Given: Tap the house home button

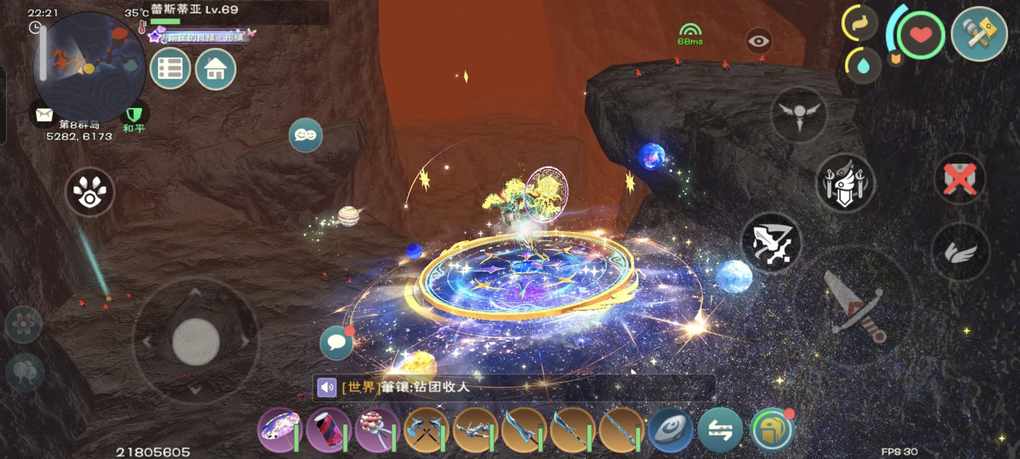Looking at the screenshot, I should click(215, 69).
